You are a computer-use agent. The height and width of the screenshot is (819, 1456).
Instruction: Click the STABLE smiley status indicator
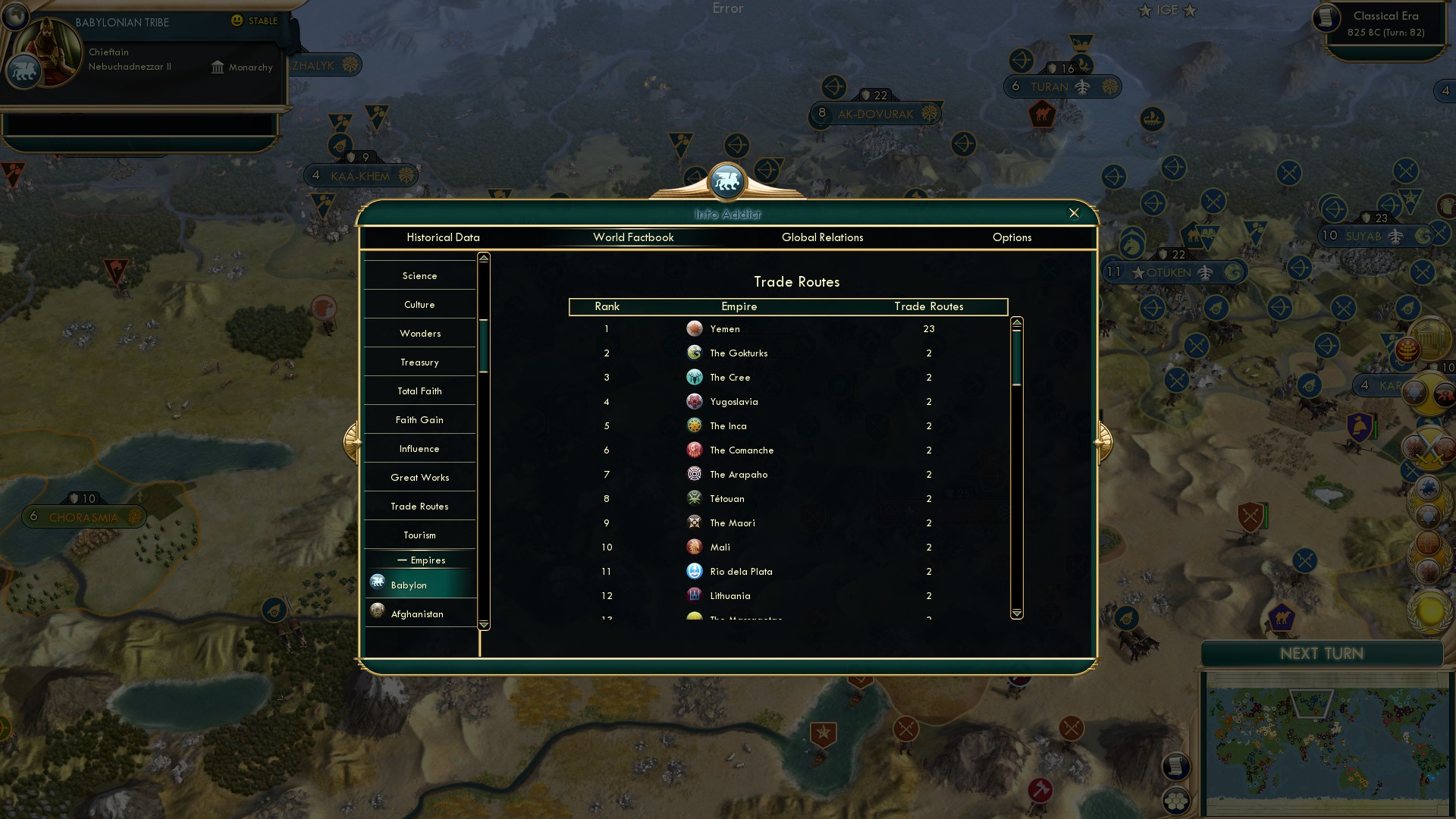pos(237,21)
